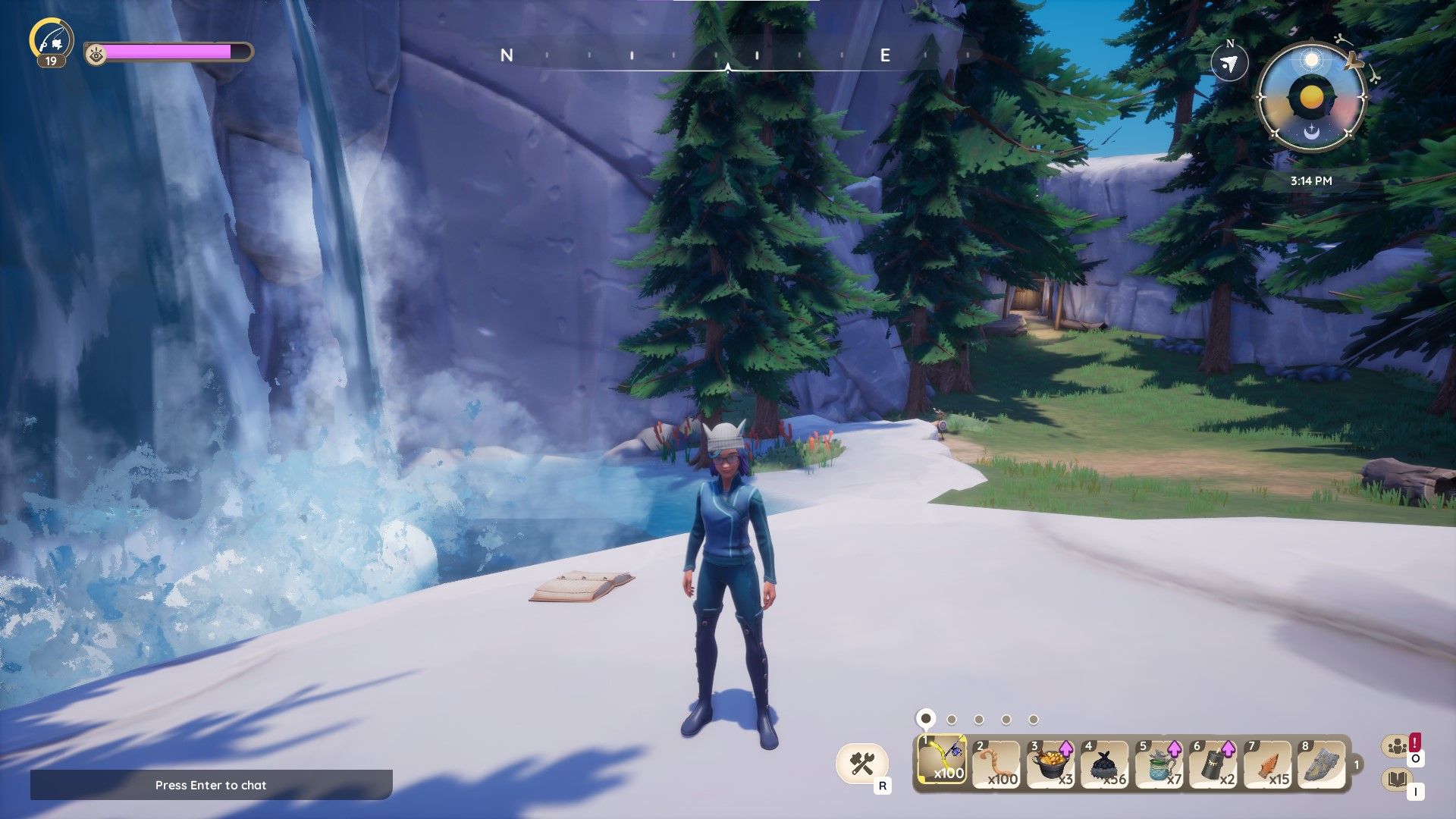This screenshot has width=1456, height=819.
Task: Open the fishing skill level 19 badge
Action: pyautogui.click(x=51, y=42)
